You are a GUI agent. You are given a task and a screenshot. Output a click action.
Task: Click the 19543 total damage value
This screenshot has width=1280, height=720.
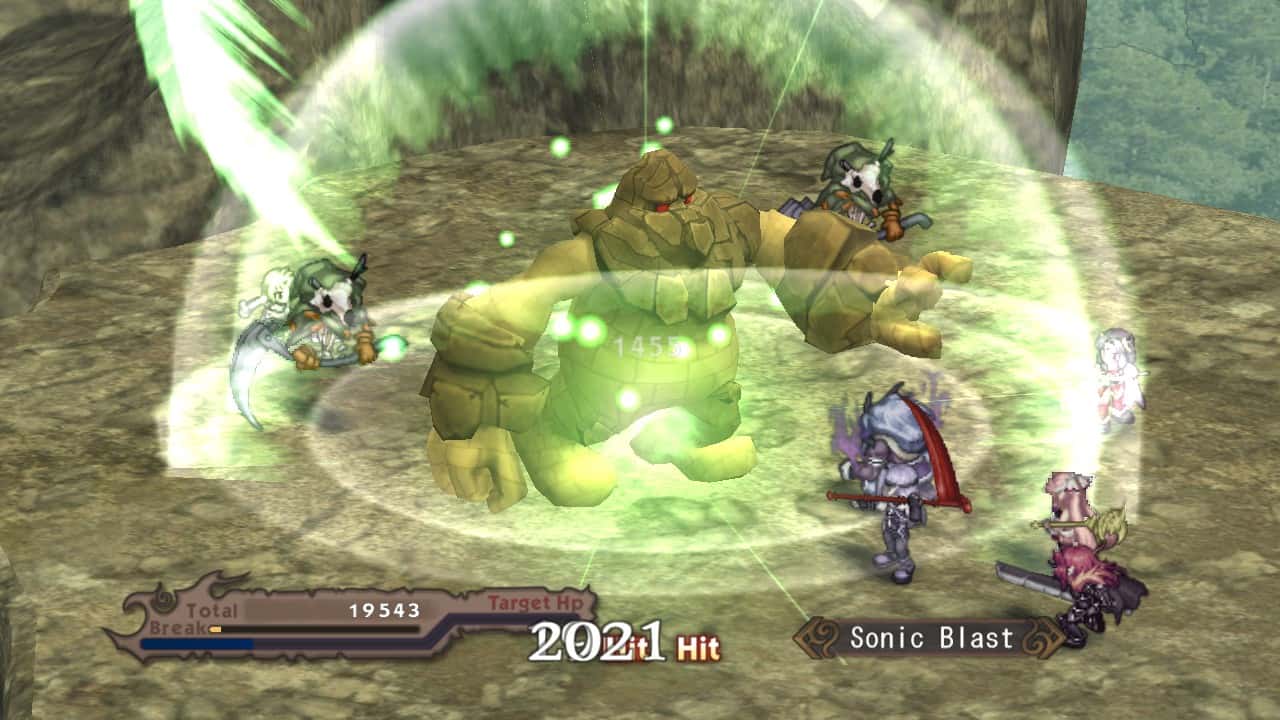coord(383,610)
